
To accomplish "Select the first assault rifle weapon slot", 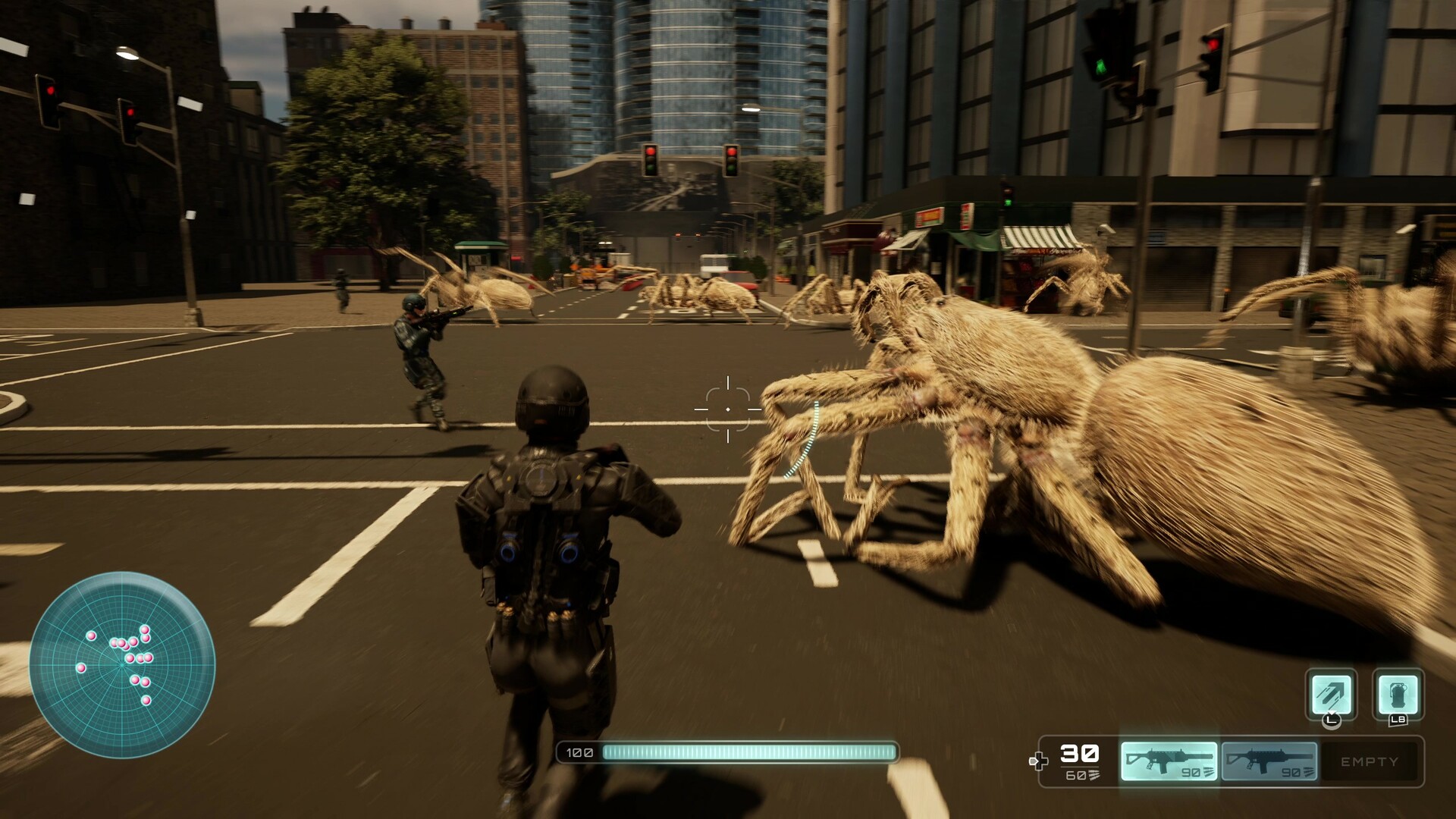I will (x=1168, y=761).
